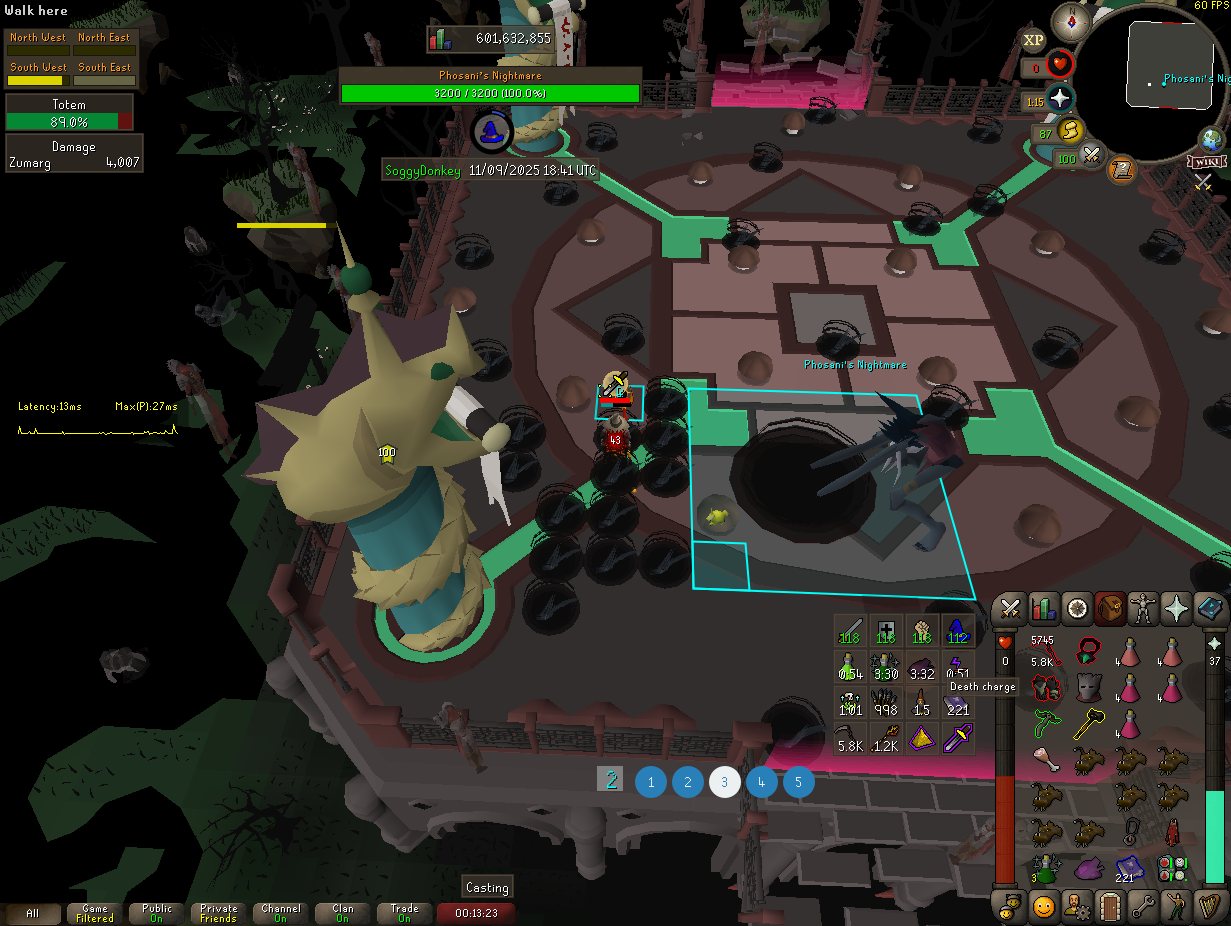Toggle the Public chat filter
Image resolution: width=1231 pixels, height=926 pixels.
(157, 913)
